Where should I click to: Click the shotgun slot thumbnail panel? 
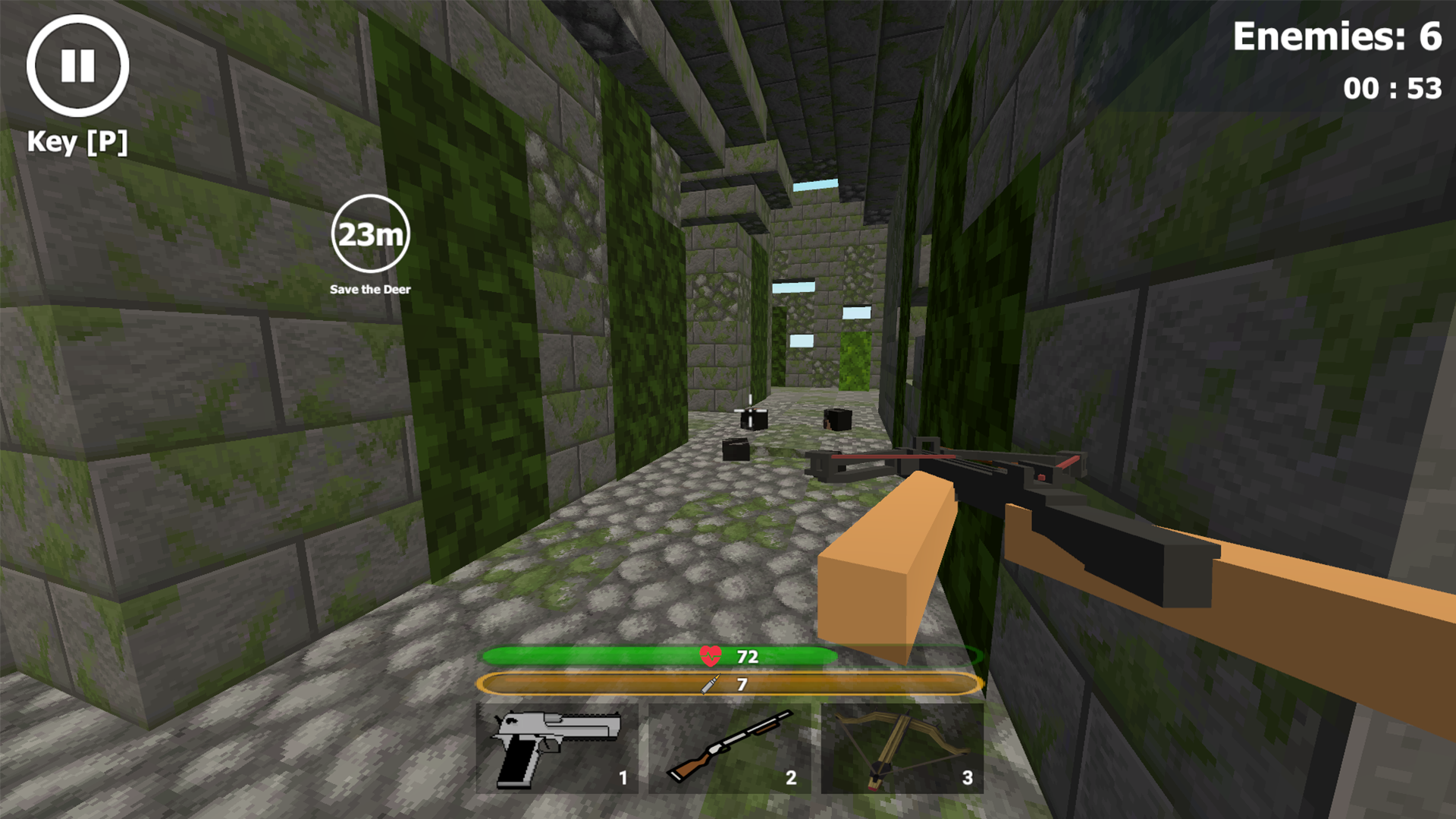point(730,747)
